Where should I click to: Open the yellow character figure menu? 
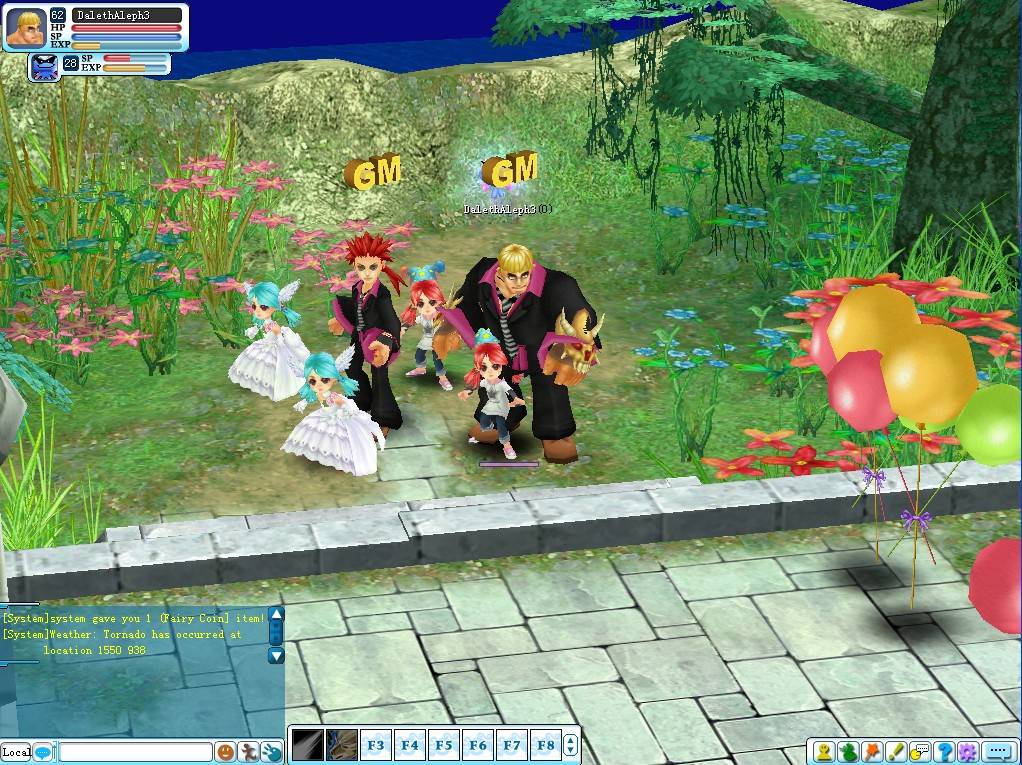click(x=823, y=751)
